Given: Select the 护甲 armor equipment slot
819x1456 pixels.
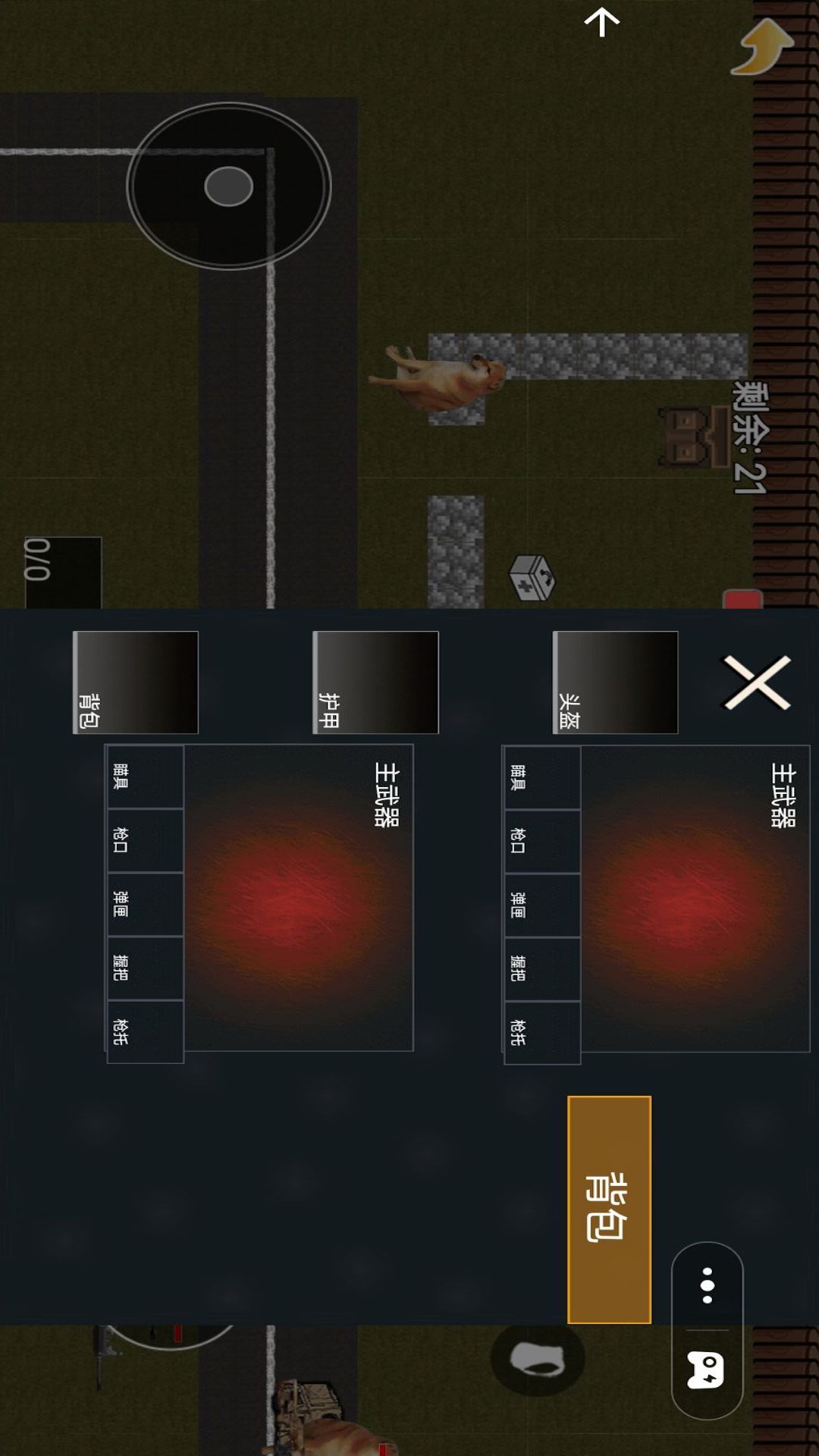Looking at the screenshot, I should pos(375,682).
